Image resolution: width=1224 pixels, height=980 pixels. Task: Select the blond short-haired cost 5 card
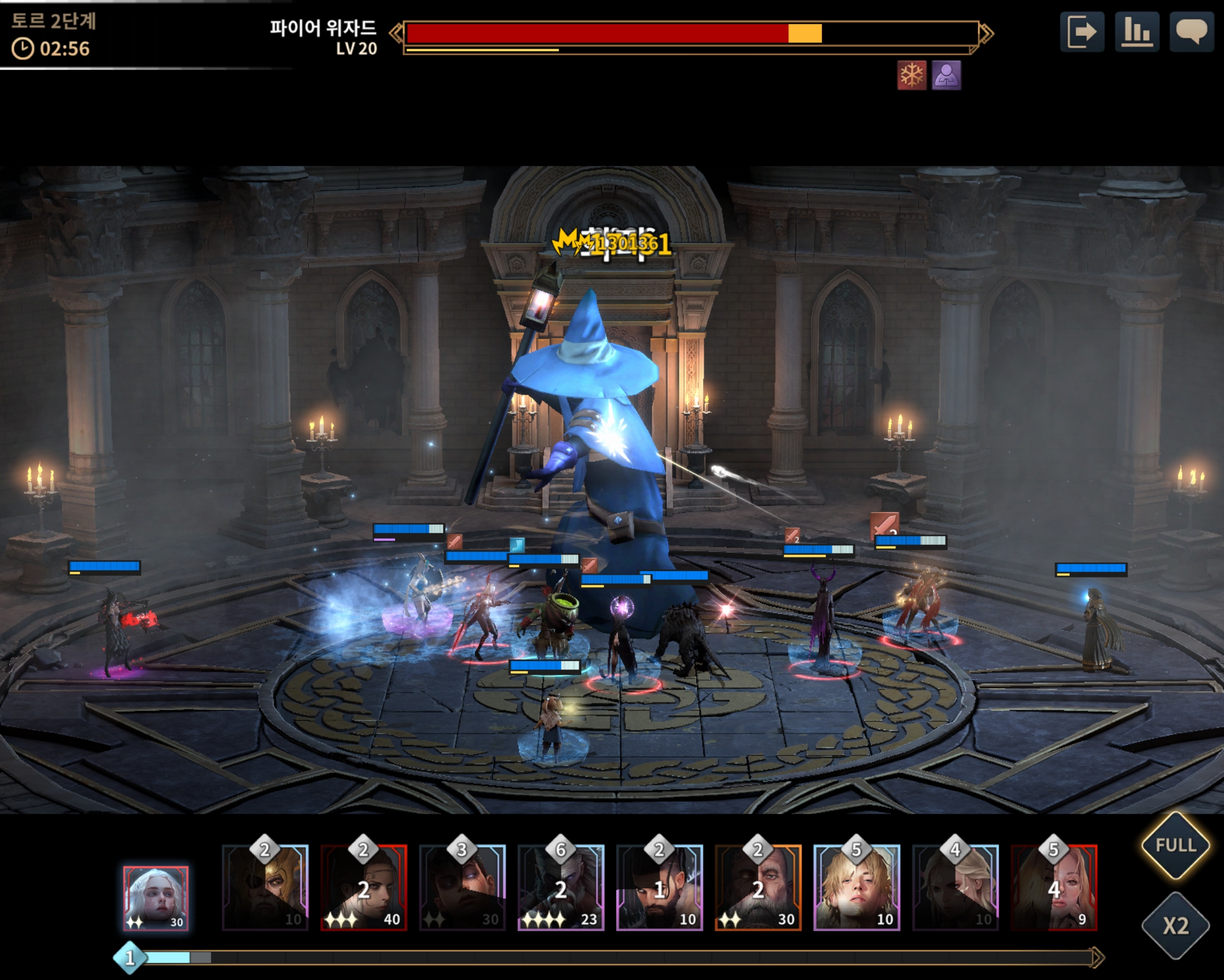(x=856, y=887)
